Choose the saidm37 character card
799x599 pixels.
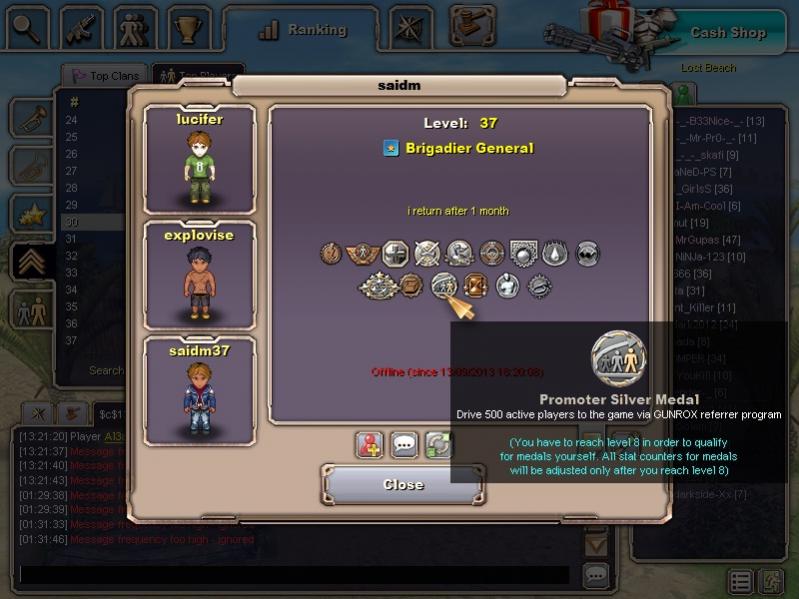[200, 390]
